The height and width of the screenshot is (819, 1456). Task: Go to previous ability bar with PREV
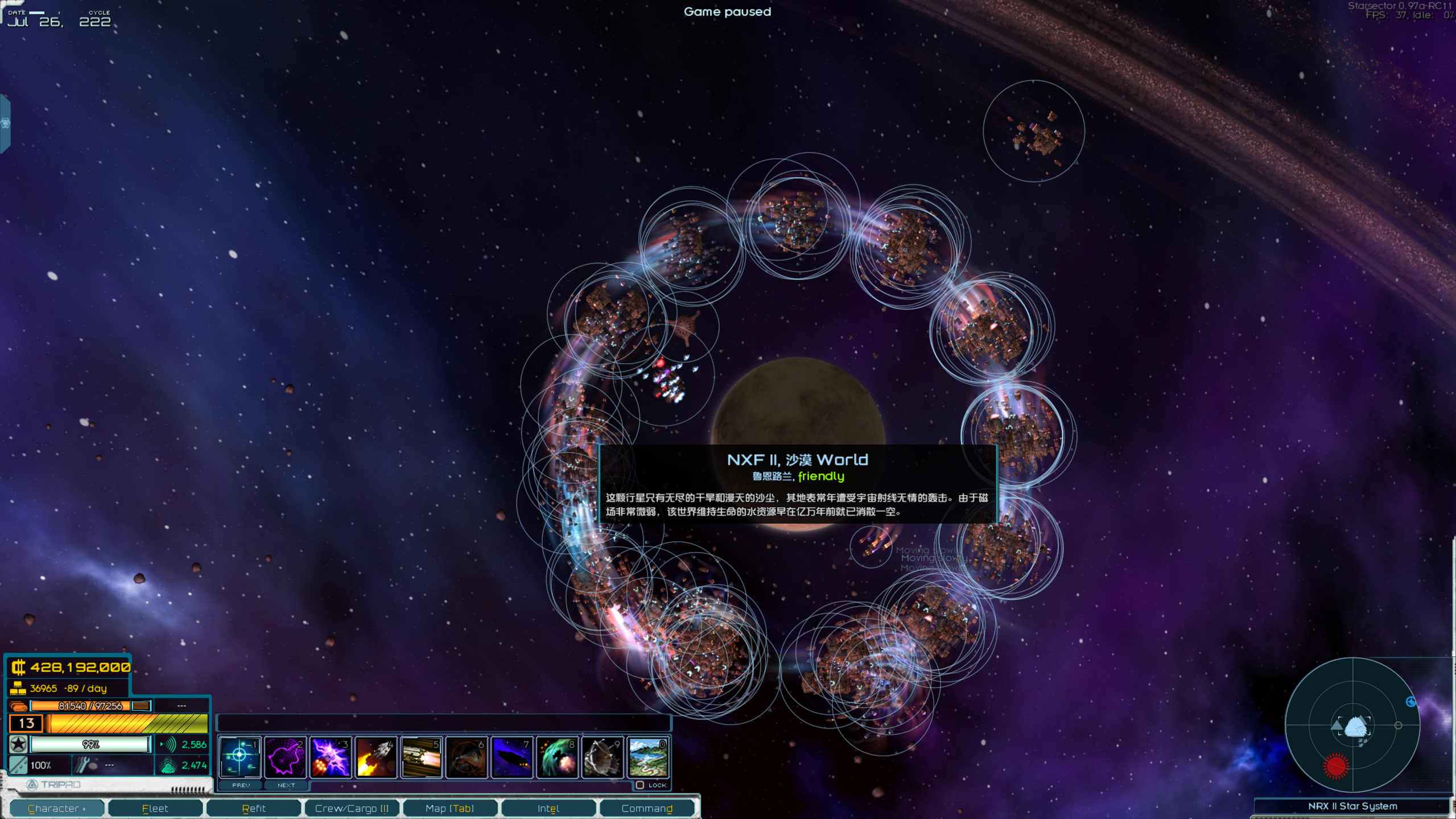click(x=241, y=785)
